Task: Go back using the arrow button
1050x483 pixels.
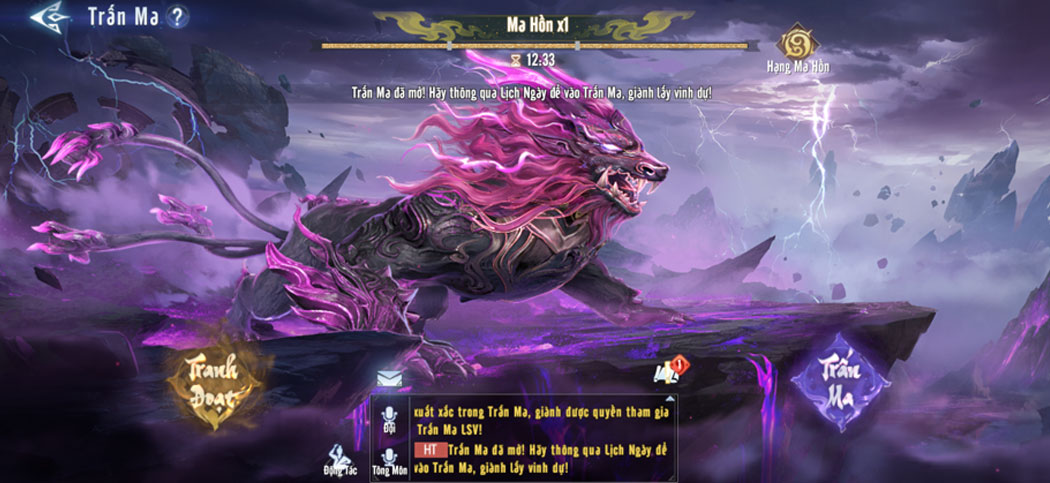Action: [48, 17]
